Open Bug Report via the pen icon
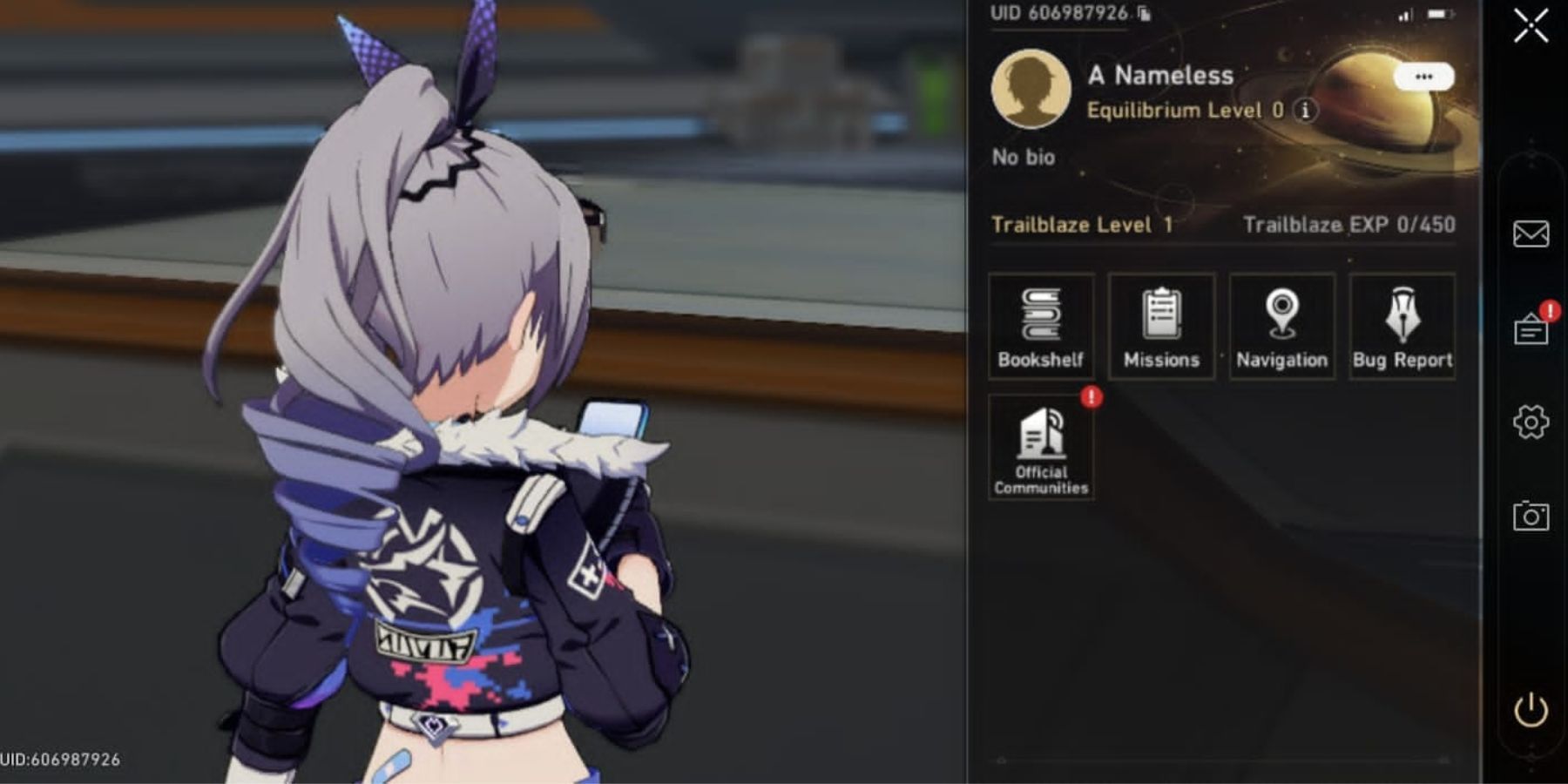 click(x=1402, y=322)
